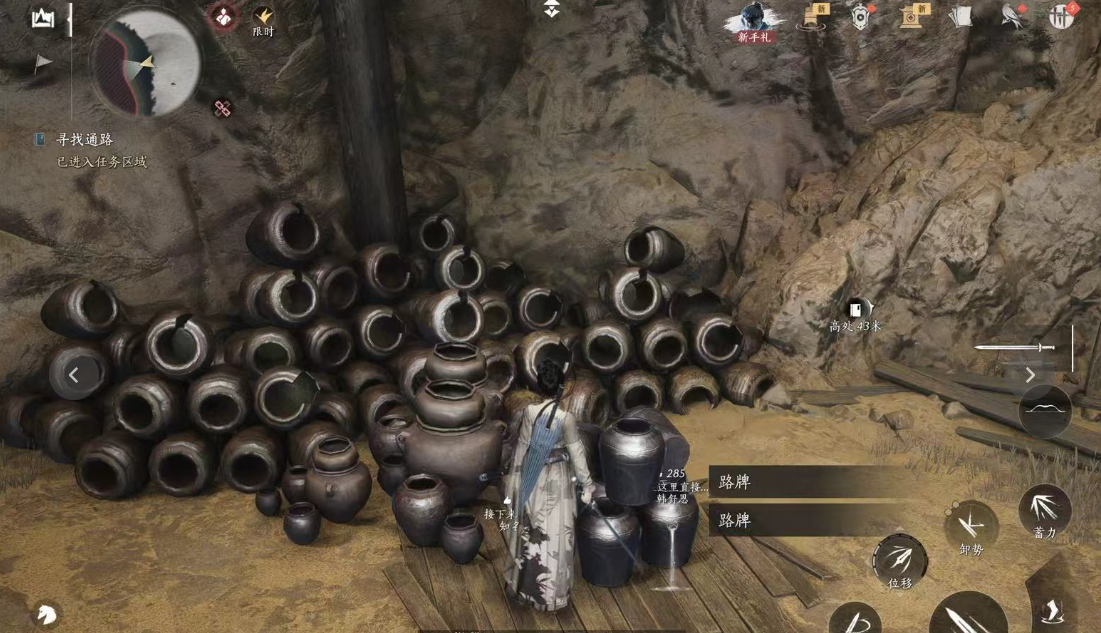The height and width of the screenshot is (633, 1101).
Task: Open the crown-shaped icon in the corner
Action: point(42,18)
